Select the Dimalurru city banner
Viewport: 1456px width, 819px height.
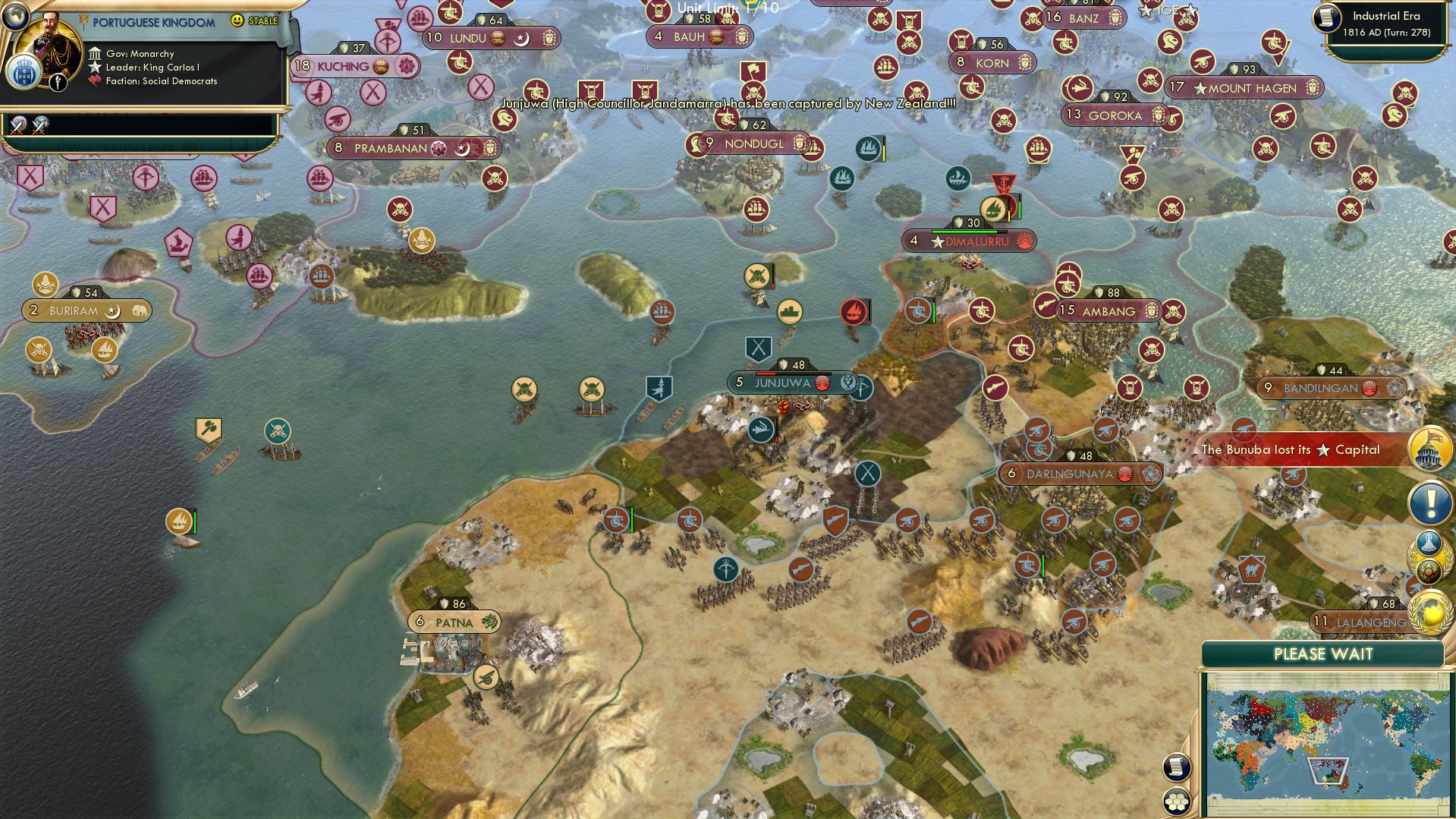(976, 241)
